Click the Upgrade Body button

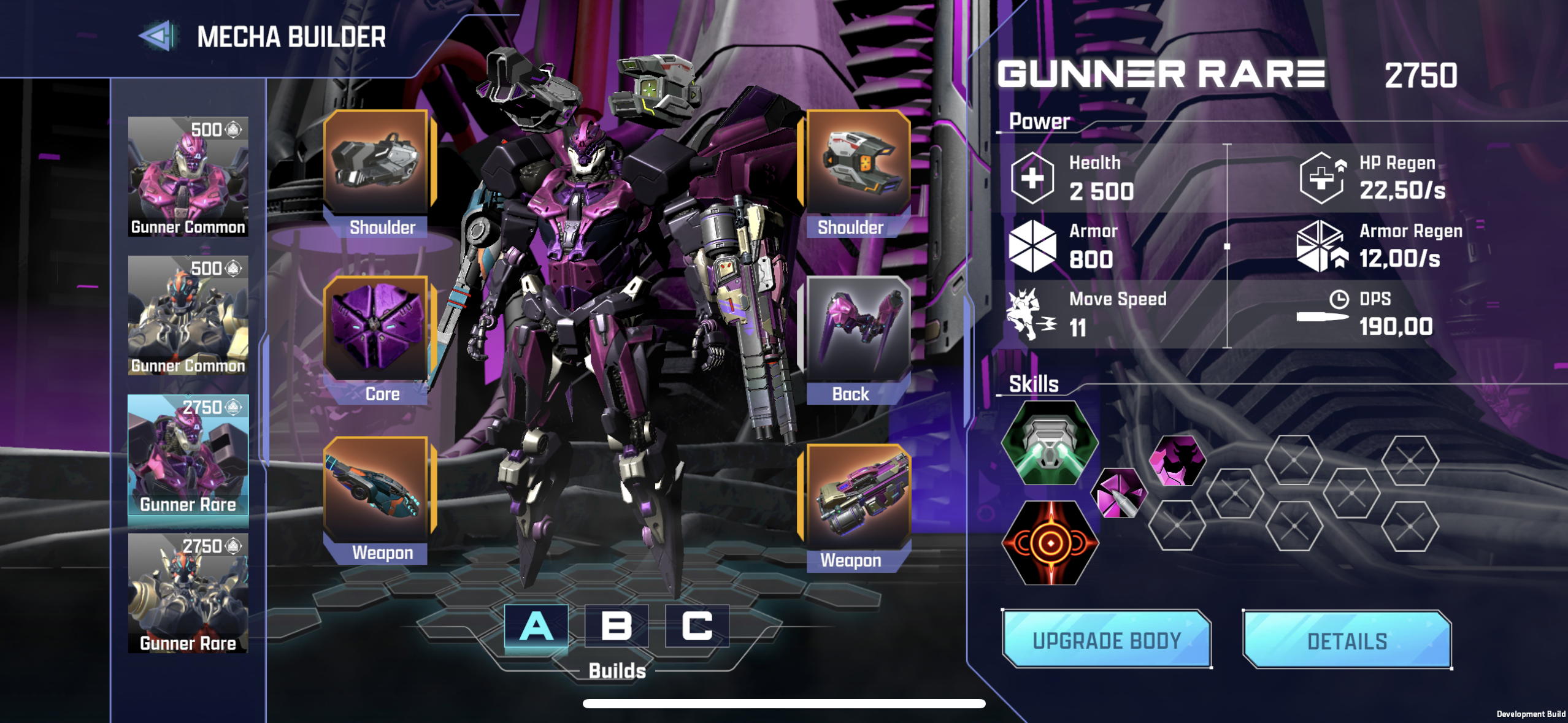(1107, 640)
